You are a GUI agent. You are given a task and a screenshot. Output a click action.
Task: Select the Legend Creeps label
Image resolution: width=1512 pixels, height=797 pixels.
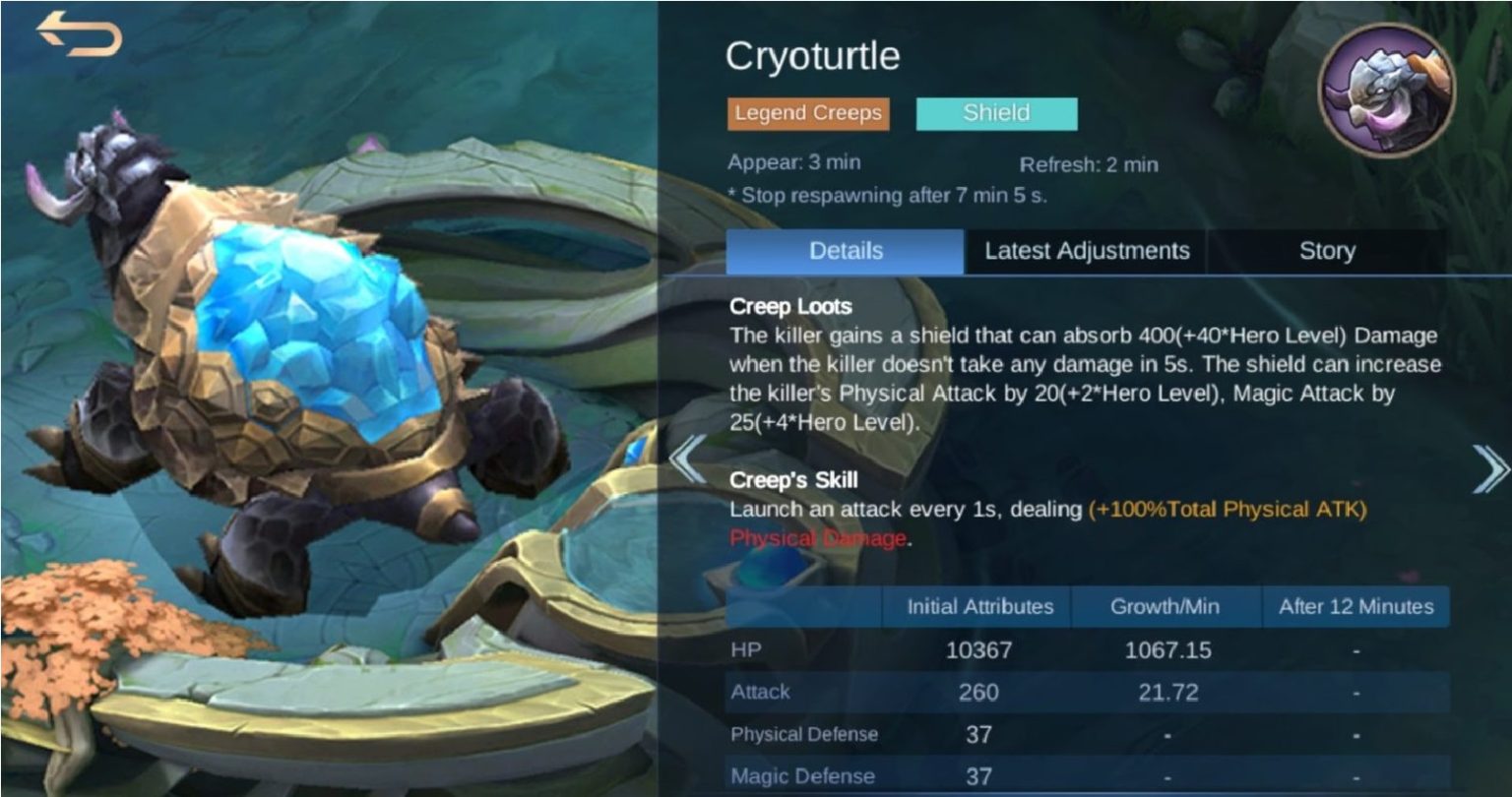coord(807,114)
